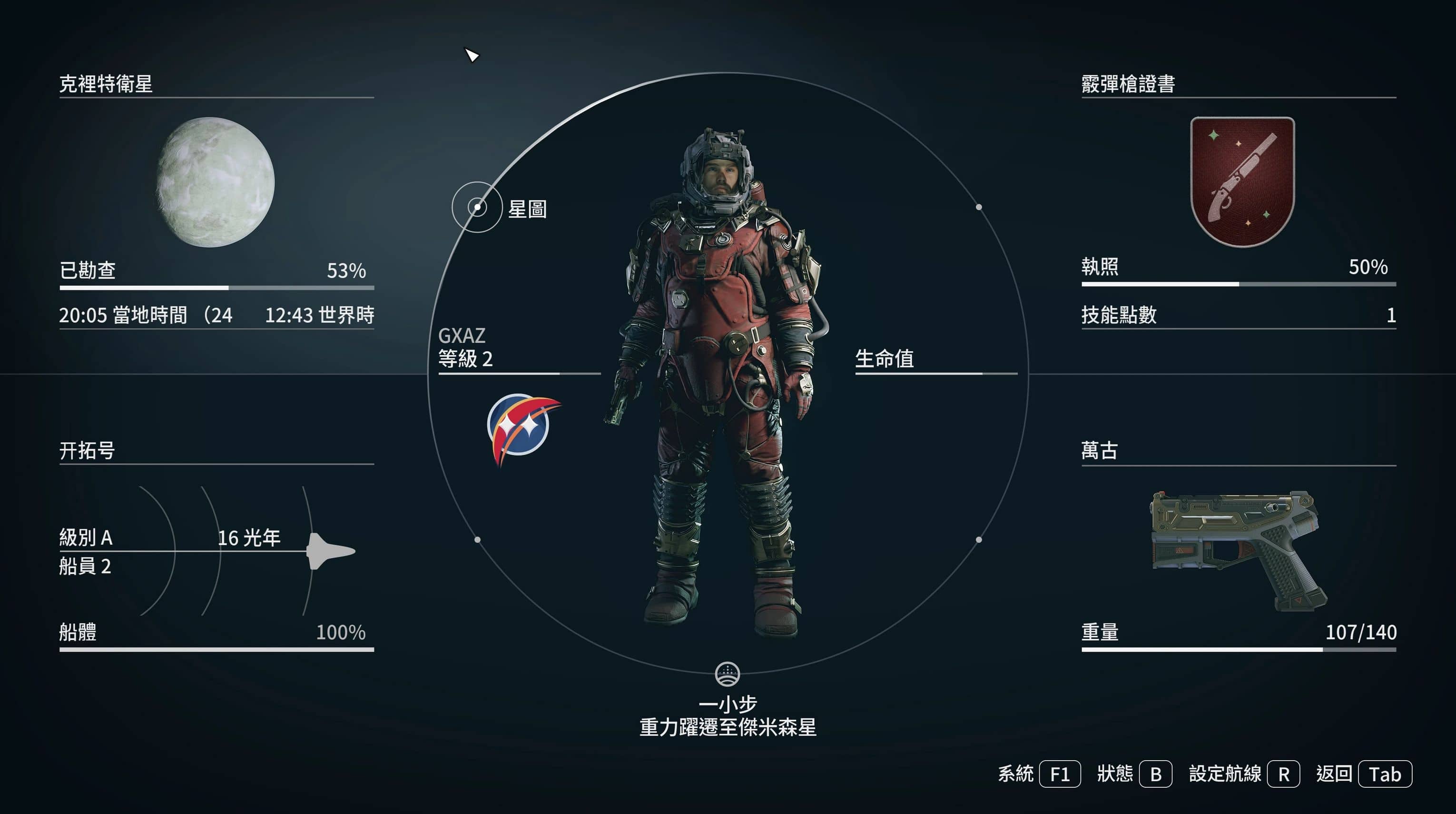Click the Constellation faction emblem
The image size is (1456, 814).
coord(521,427)
